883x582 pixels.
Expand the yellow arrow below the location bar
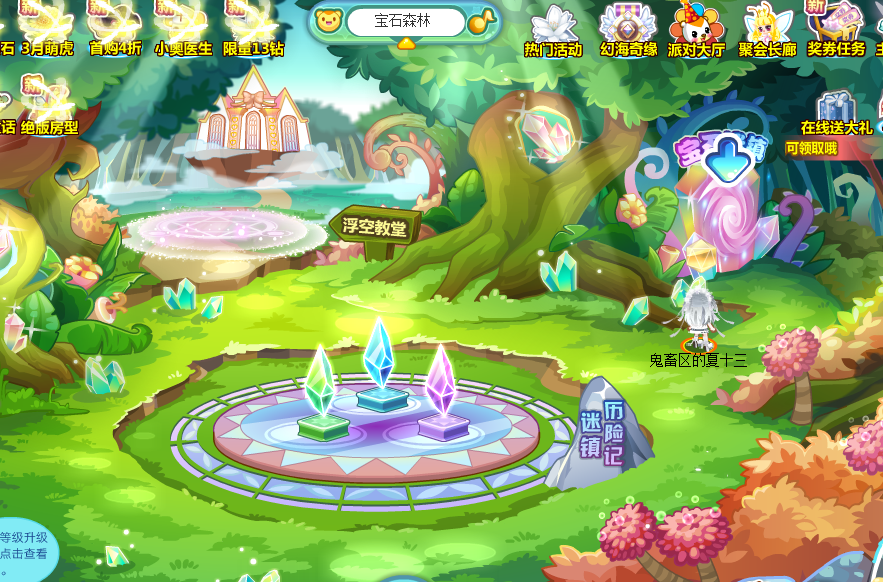pos(406,44)
